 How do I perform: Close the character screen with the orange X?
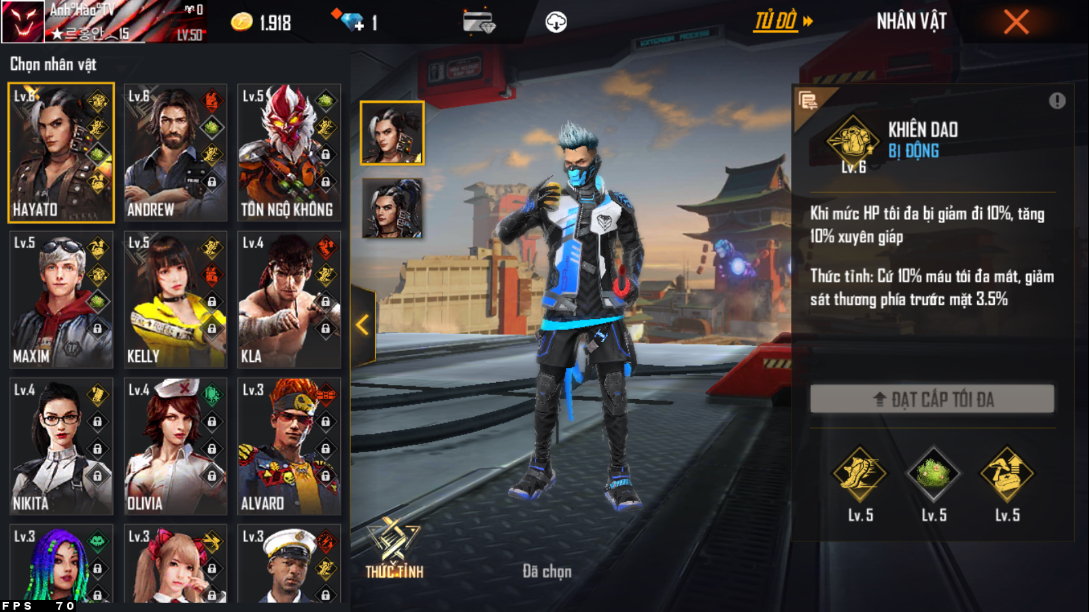(x=1016, y=22)
